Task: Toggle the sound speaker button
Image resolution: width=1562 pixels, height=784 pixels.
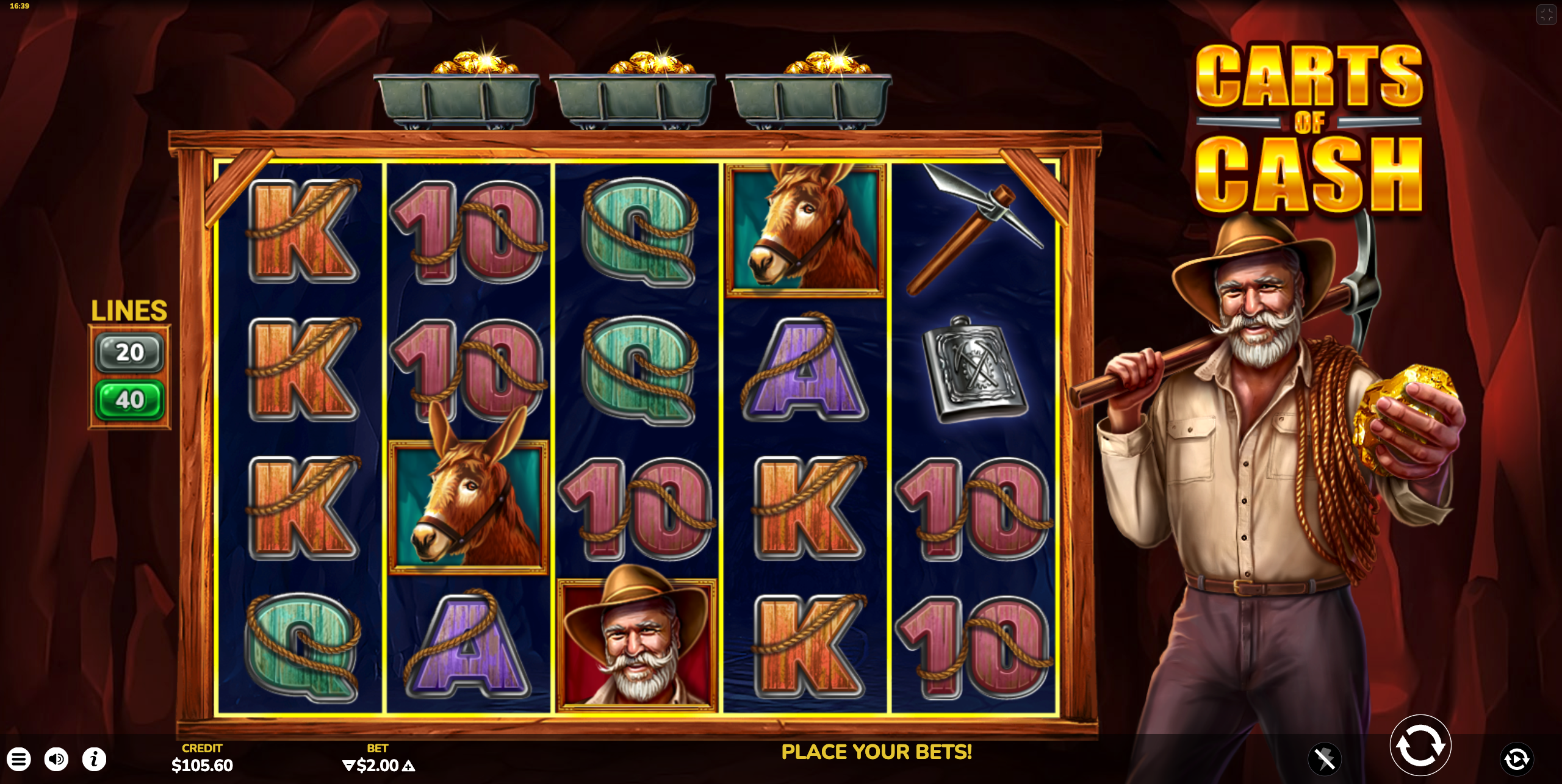Action: [57, 760]
